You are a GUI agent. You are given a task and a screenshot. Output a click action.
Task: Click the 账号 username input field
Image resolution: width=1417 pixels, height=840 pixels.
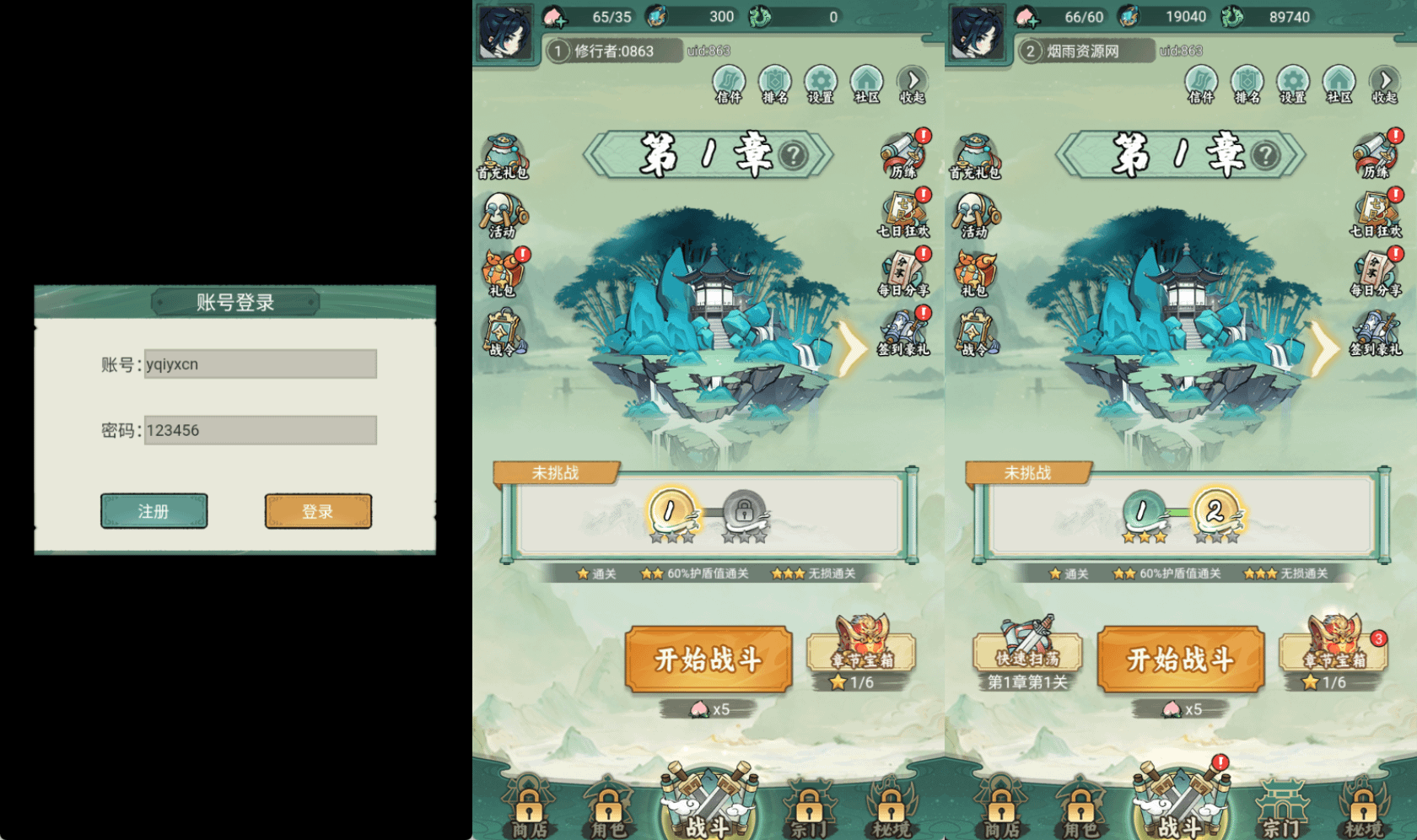(260, 364)
